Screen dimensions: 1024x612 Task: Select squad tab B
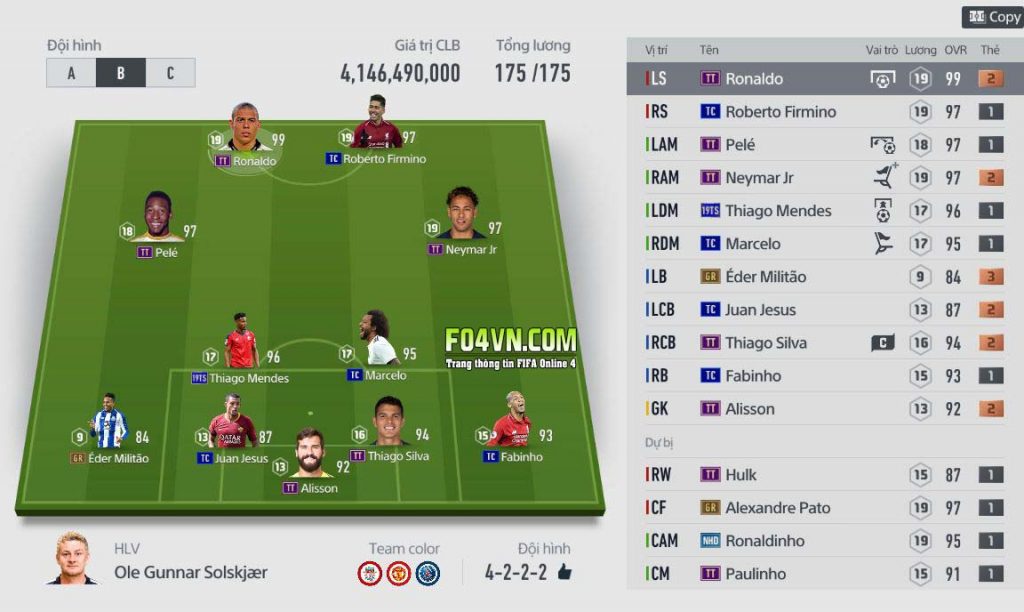pyautogui.click(x=120, y=73)
